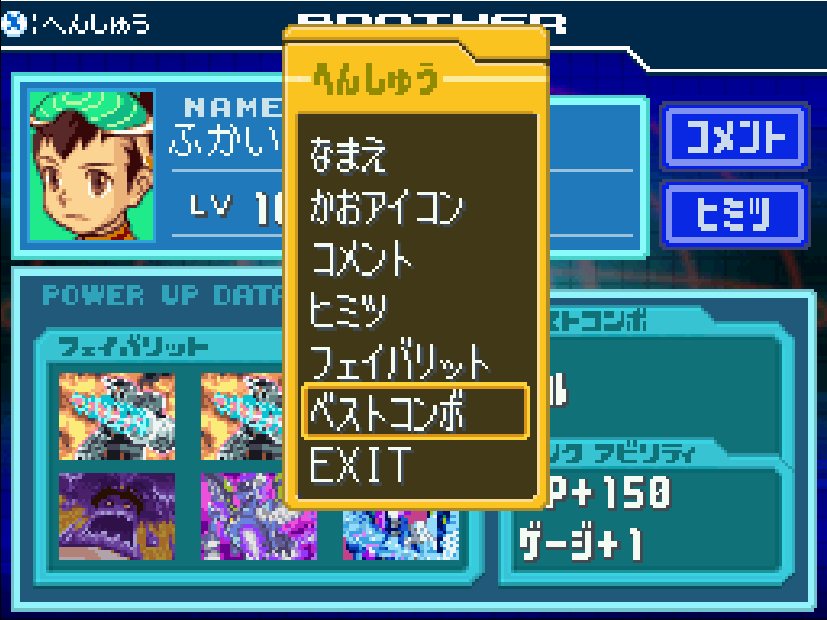Choose the かおアイコン menu entry
Image resolution: width=827 pixels, height=620 pixels.
(386, 208)
